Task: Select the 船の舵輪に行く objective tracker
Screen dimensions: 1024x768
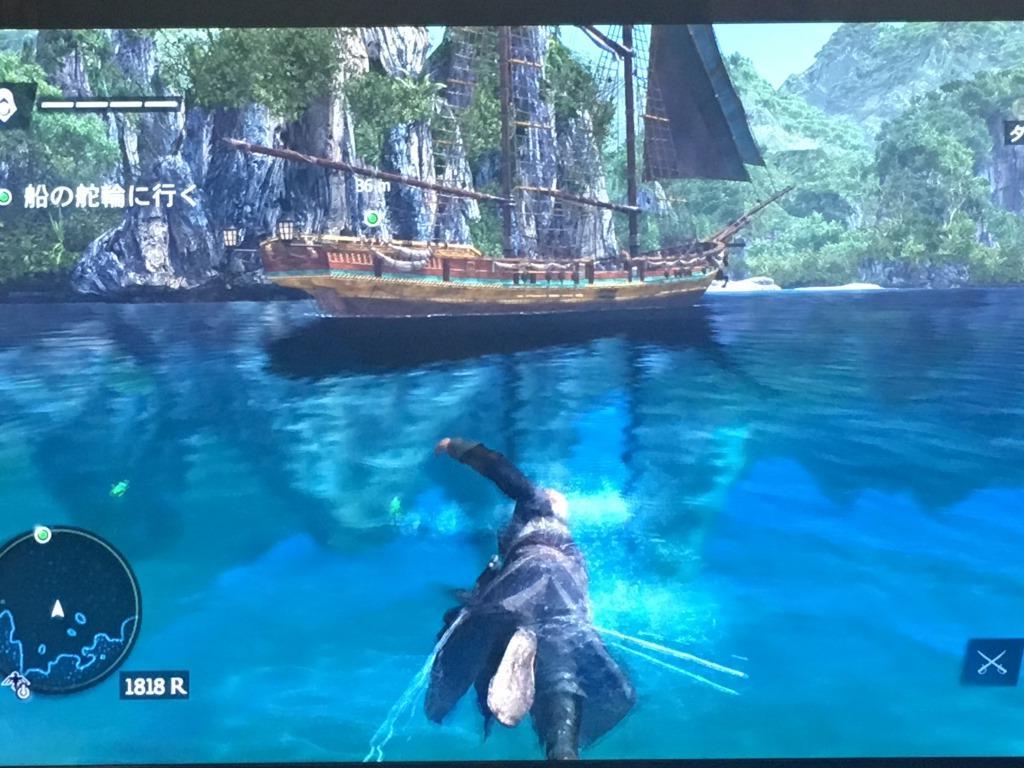Action: coord(100,196)
